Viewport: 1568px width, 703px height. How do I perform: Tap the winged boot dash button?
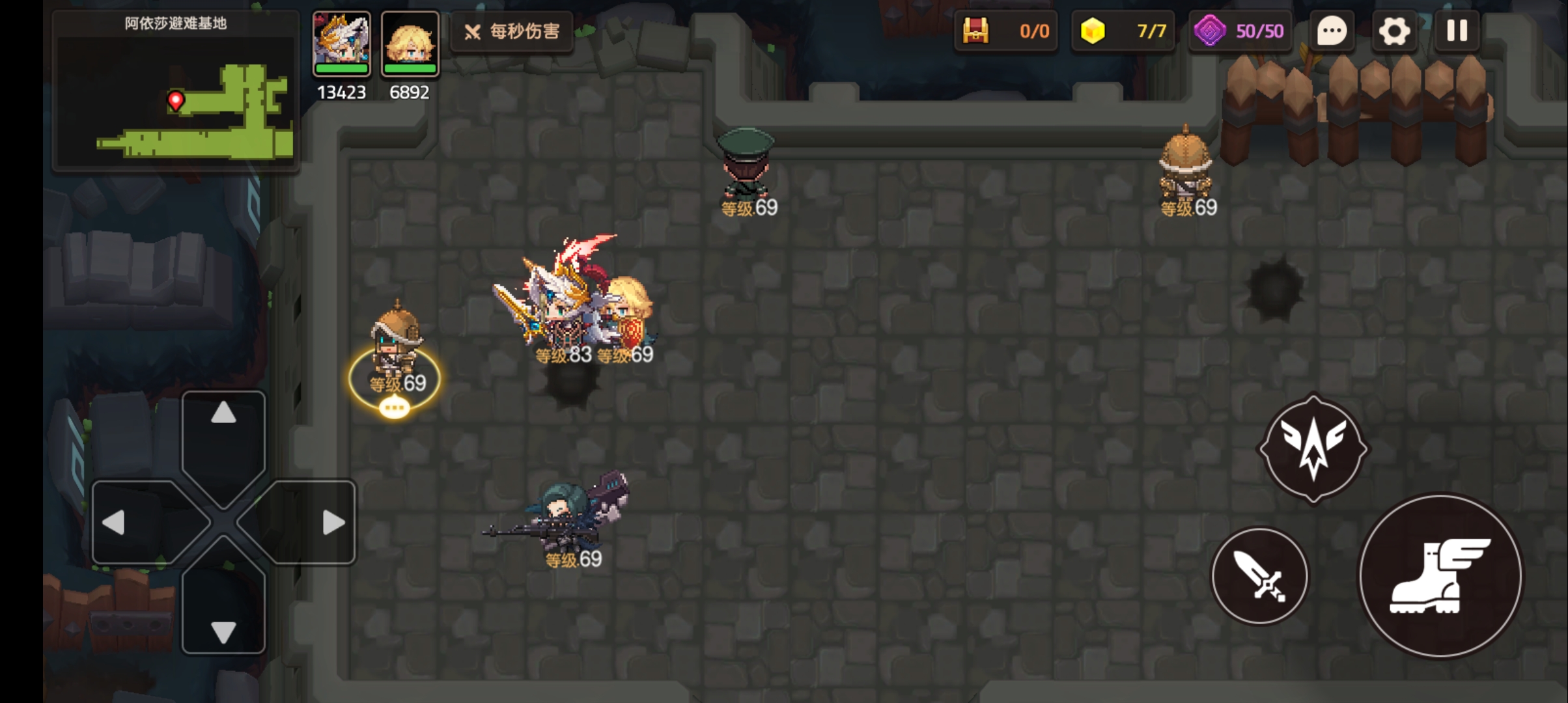tap(1440, 576)
